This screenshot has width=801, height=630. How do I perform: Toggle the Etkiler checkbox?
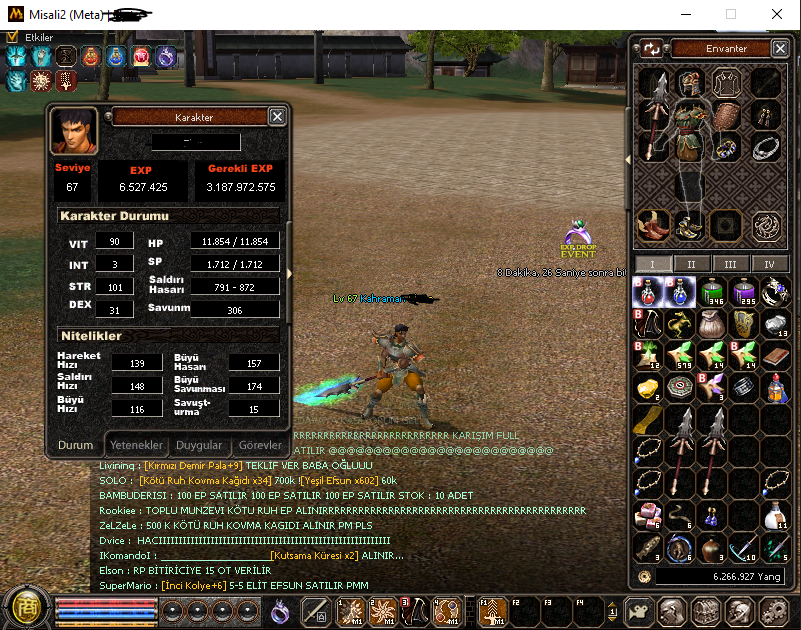[x=12, y=37]
